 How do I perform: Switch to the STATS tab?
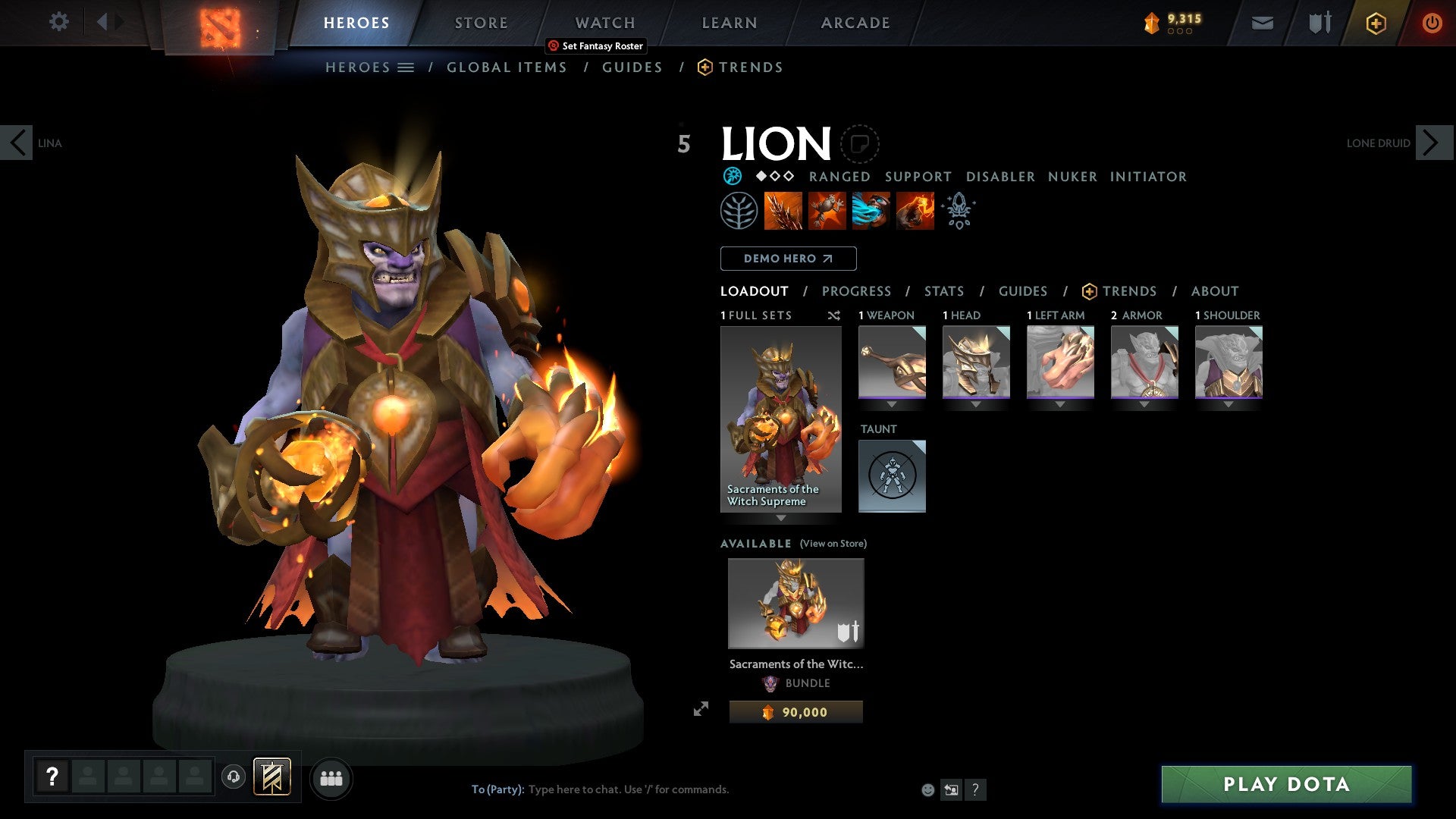943,290
